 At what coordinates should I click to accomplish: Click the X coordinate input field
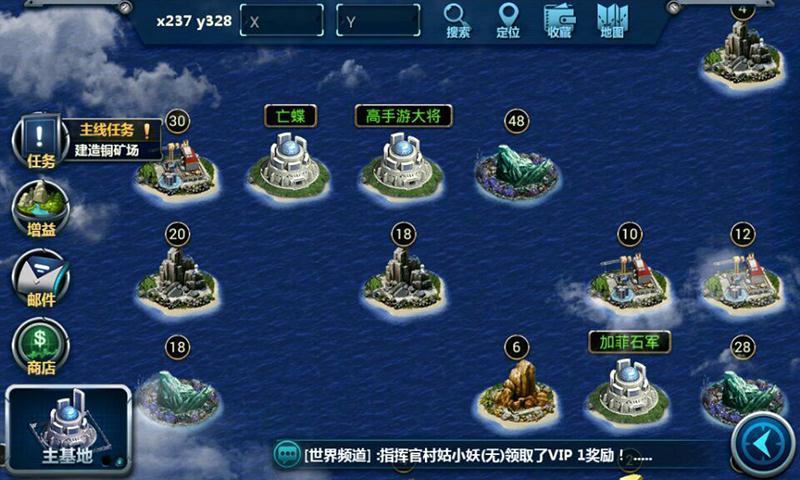click(x=282, y=21)
